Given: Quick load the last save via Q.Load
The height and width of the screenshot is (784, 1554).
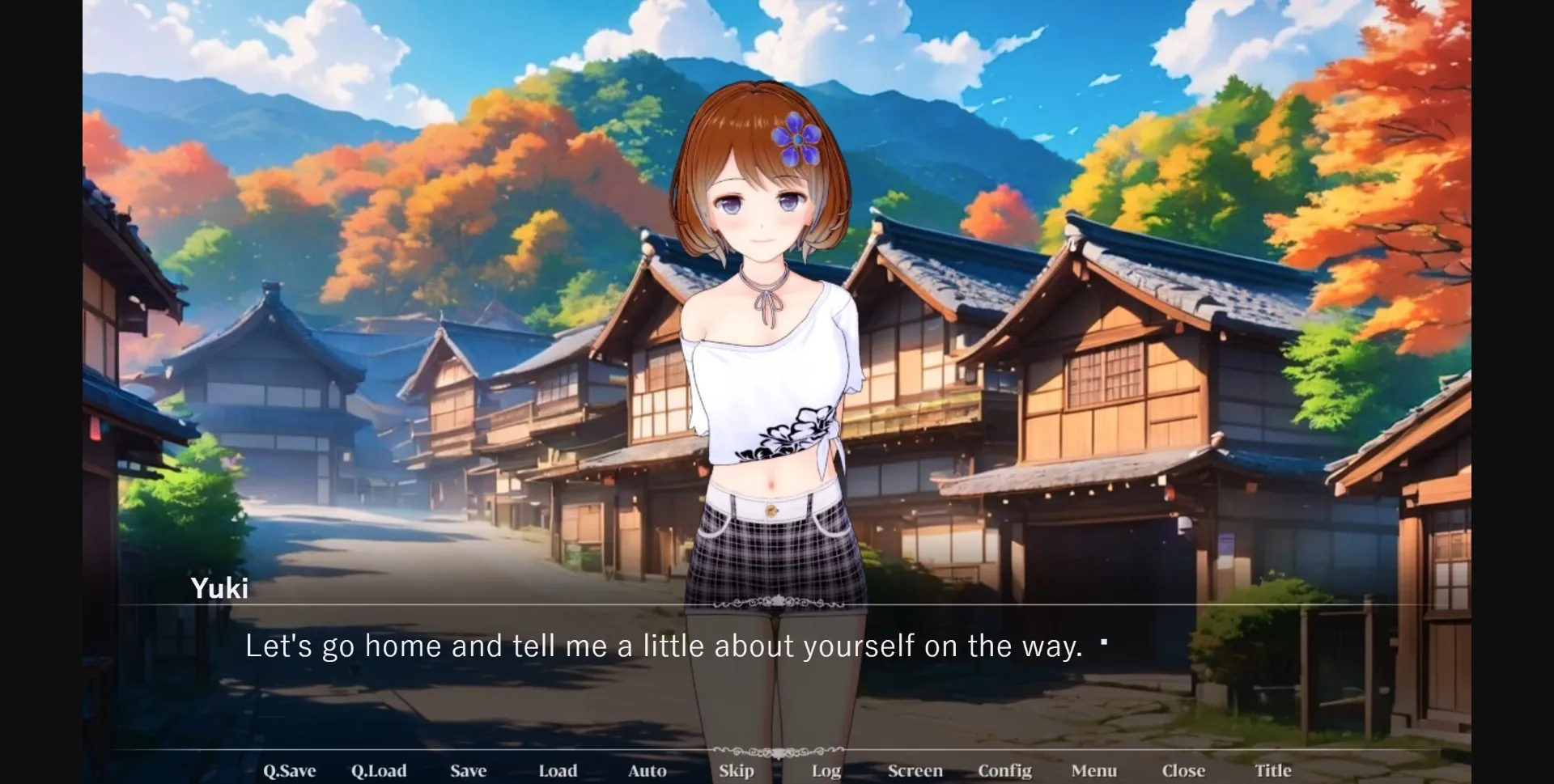Looking at the screenshot, I should 380,771.
